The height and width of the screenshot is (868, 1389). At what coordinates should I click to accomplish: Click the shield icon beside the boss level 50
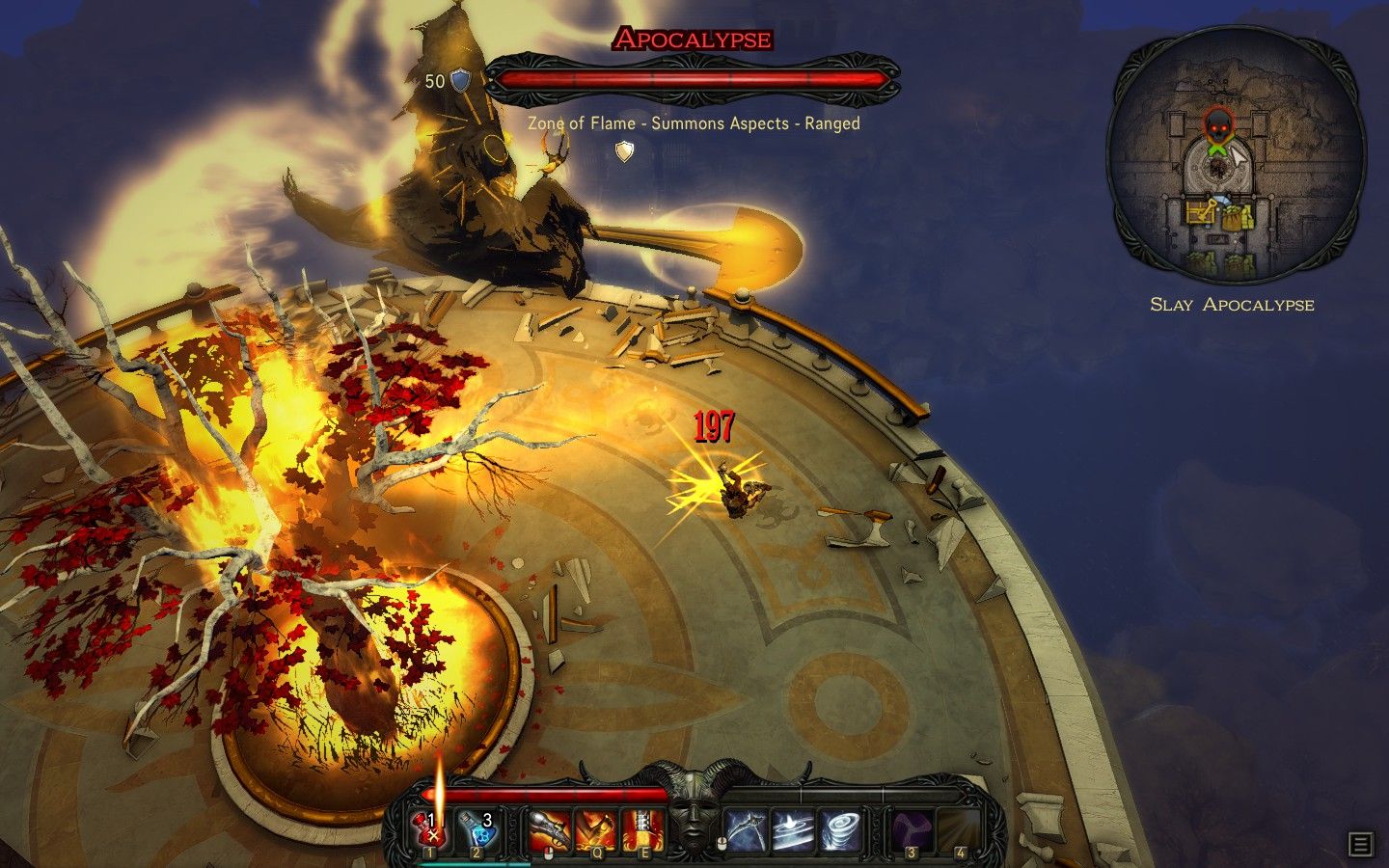[x=459, y=79]
